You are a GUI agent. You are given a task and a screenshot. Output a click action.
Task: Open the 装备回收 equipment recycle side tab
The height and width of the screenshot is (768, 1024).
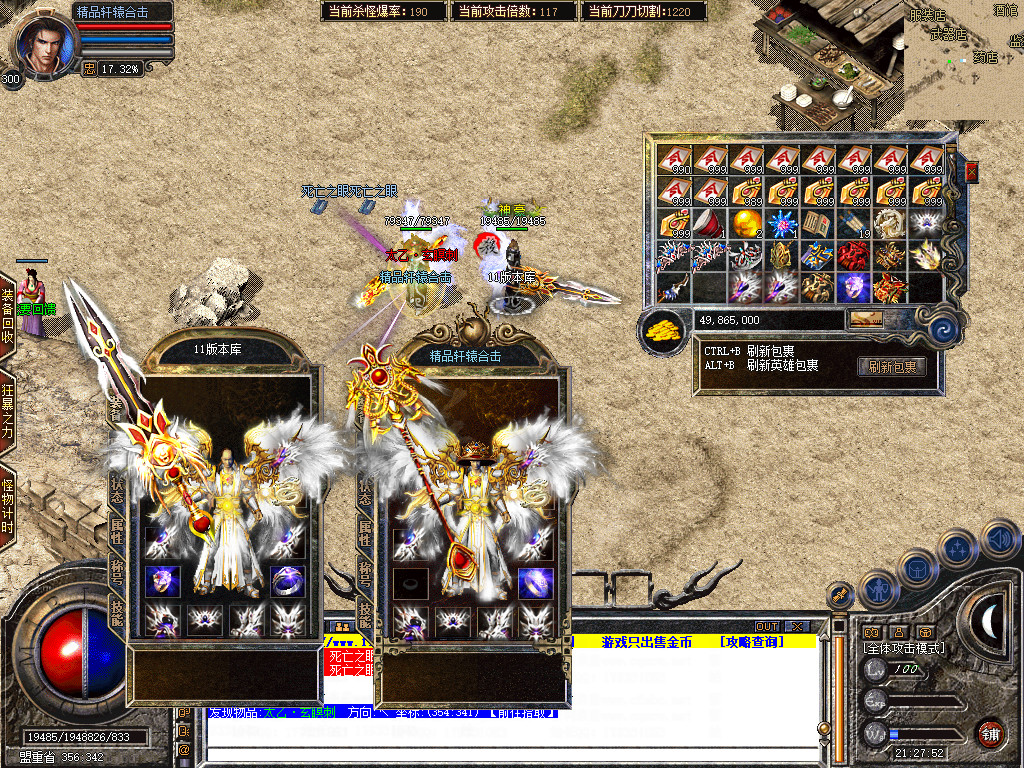(x=8, y=317)
